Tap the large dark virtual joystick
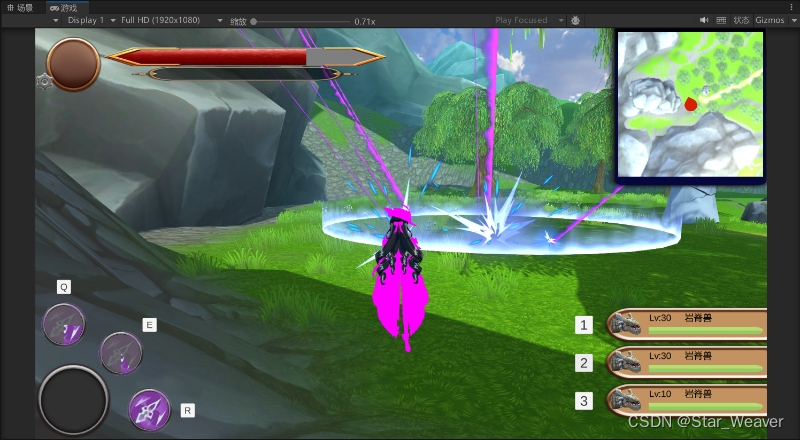 click(73, 399)
